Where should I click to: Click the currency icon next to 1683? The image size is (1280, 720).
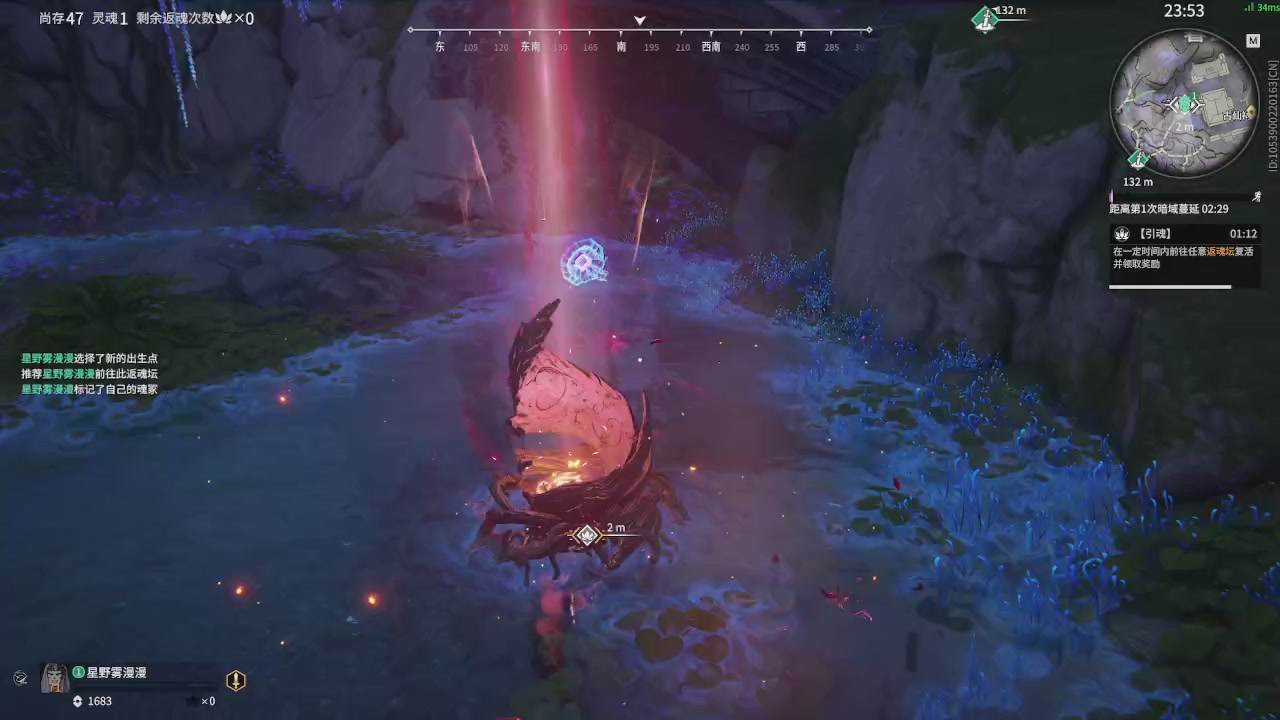click(77, 700)
